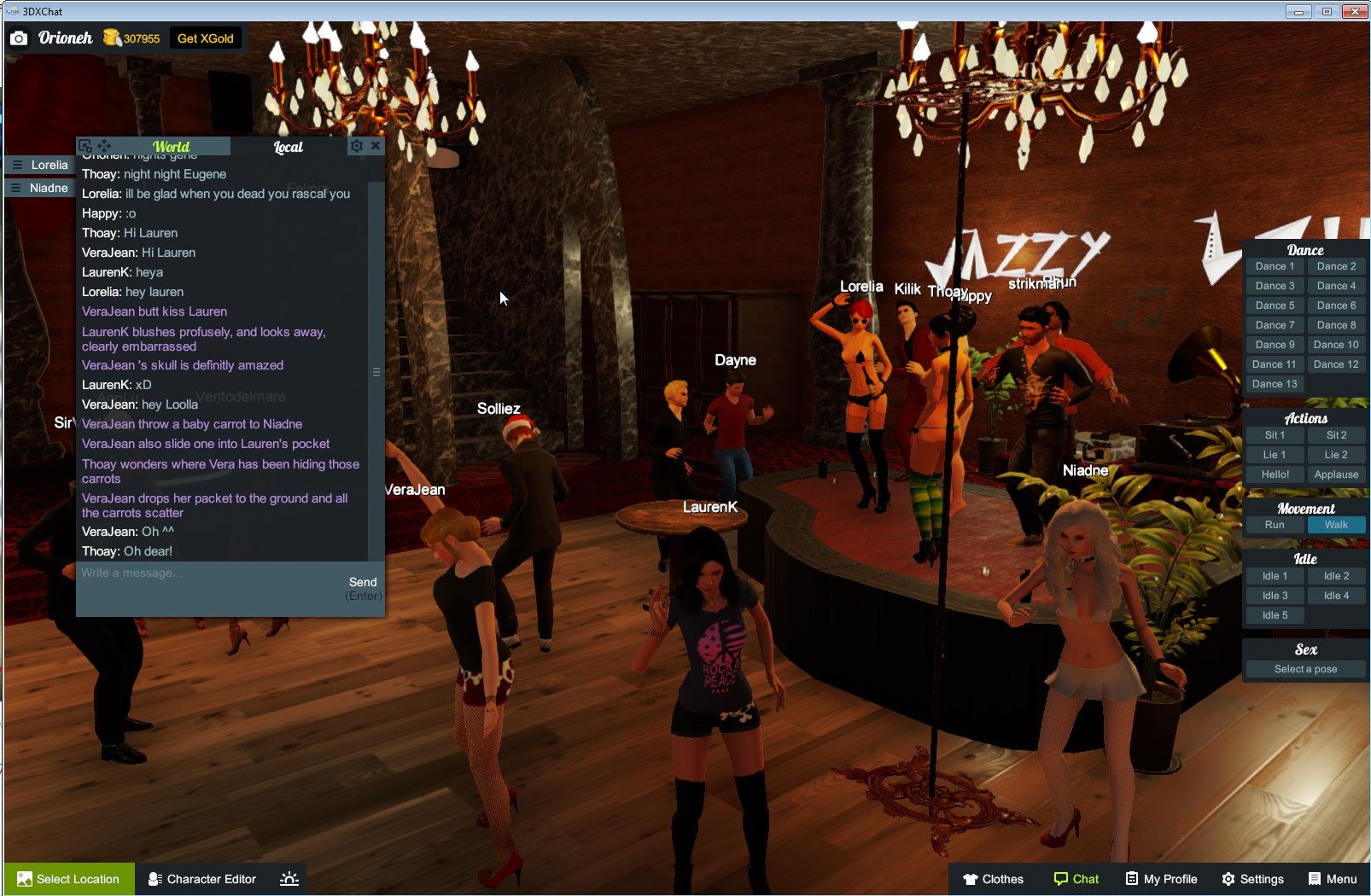Open the Character Editor

point(202,878)
